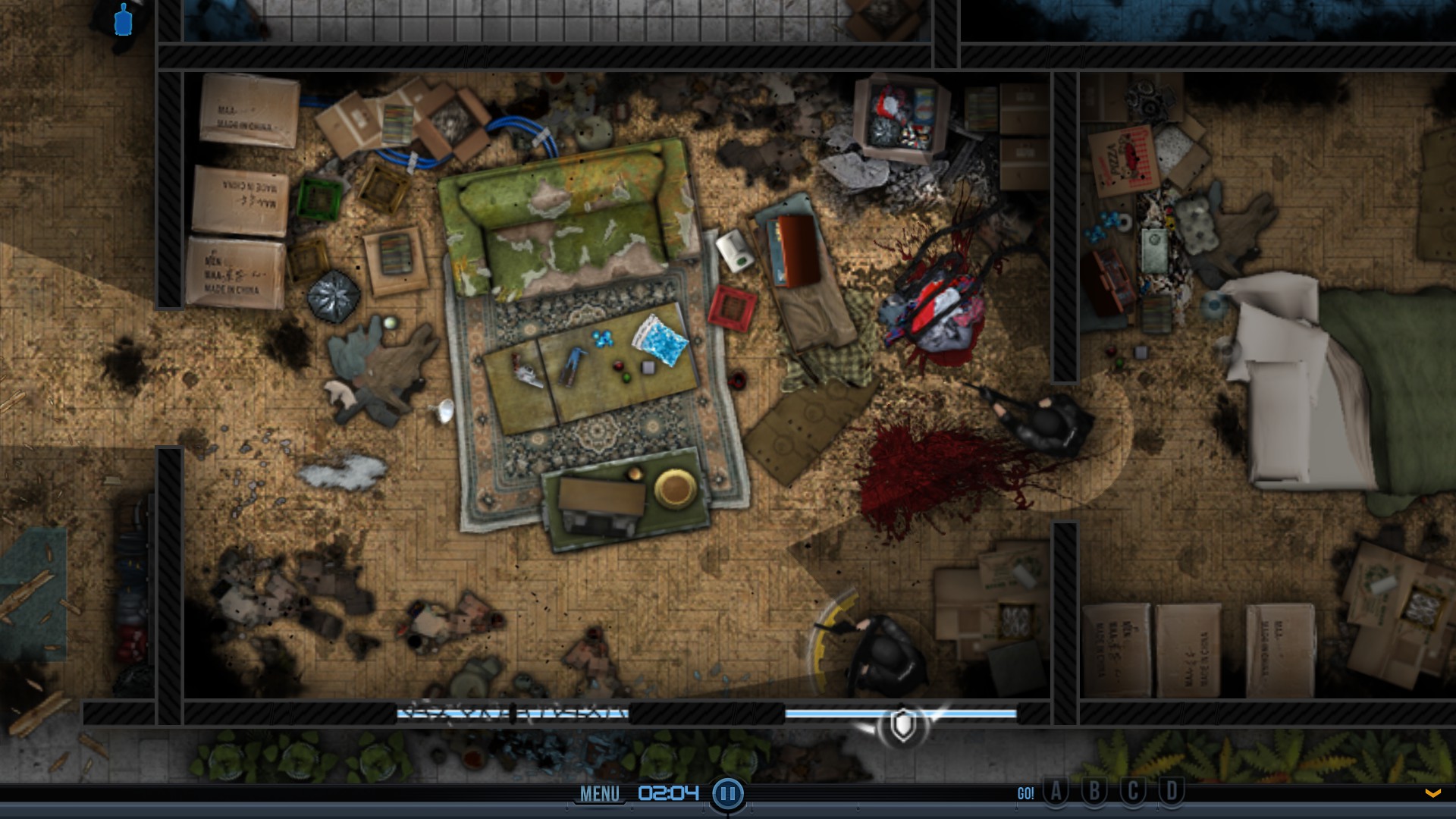
Task: Open the MENU from the bottom bar
Action: tap(599, 793)
